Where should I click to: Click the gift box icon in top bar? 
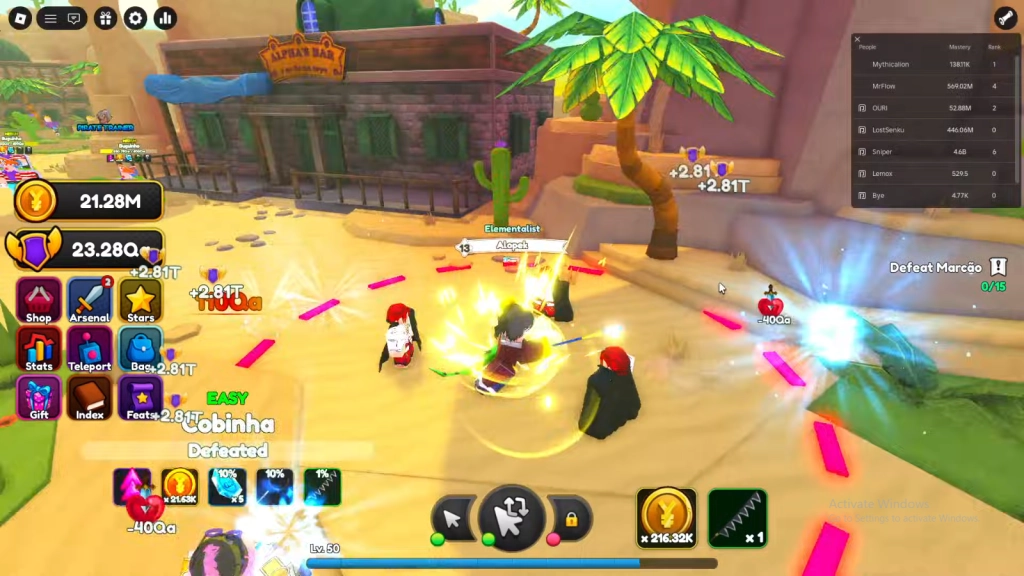tap(106, 18)
